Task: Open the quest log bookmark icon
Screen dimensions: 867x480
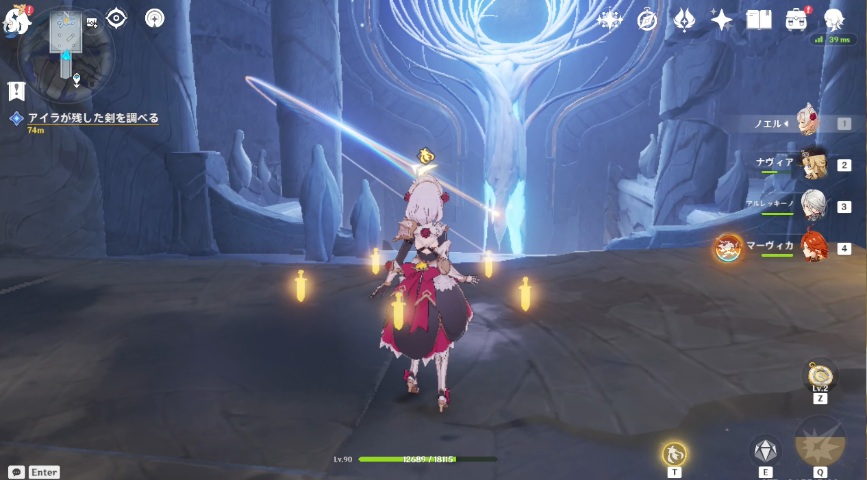Action: pyautogui.click(x=15, y=91)
